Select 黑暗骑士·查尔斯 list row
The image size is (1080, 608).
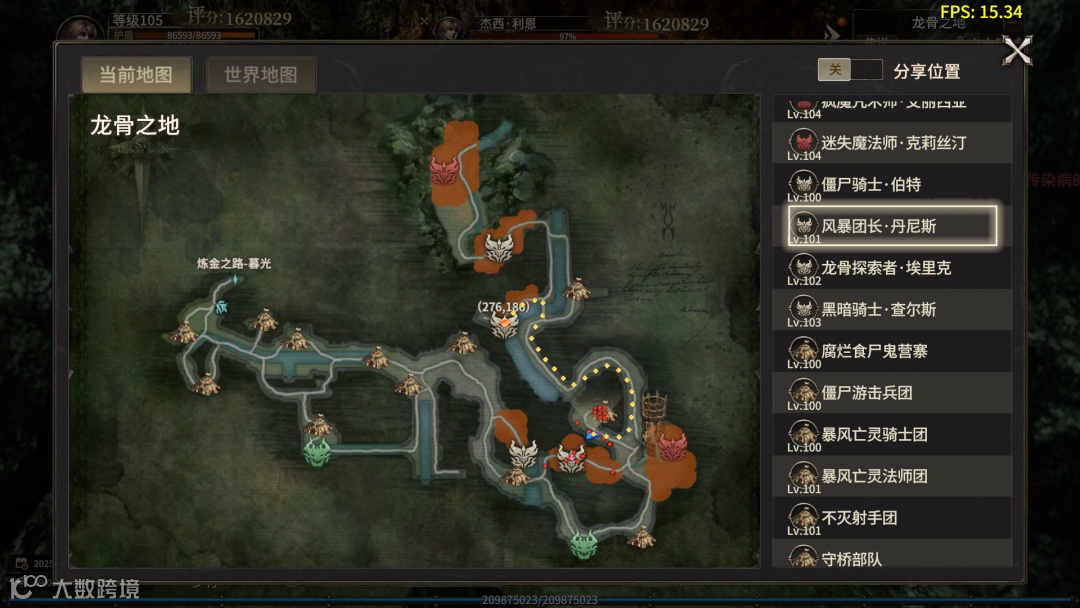pyautogui.click(x=893, y=310)
